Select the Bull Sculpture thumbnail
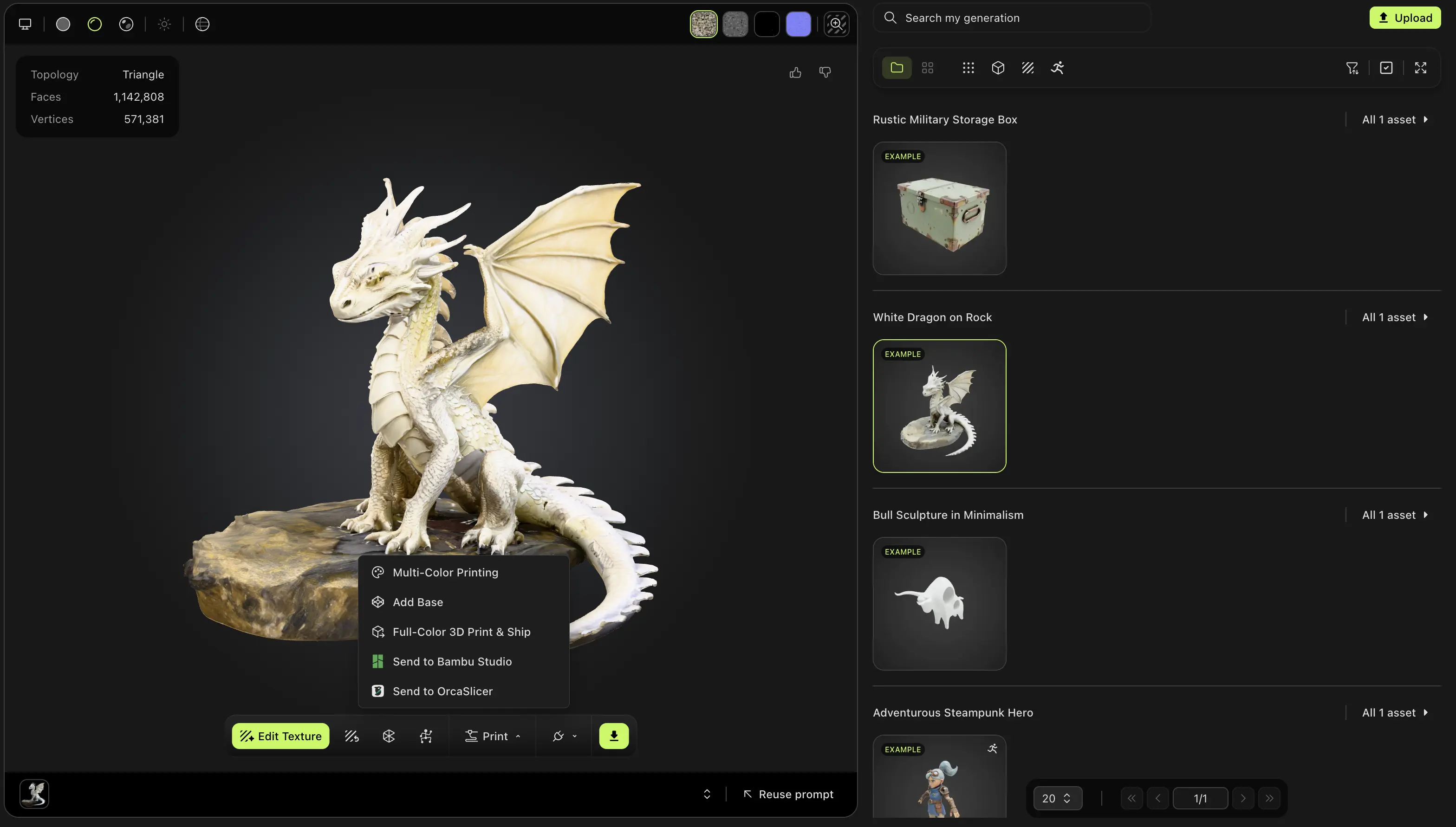1456x827 pixels. [x=939, y=604]
